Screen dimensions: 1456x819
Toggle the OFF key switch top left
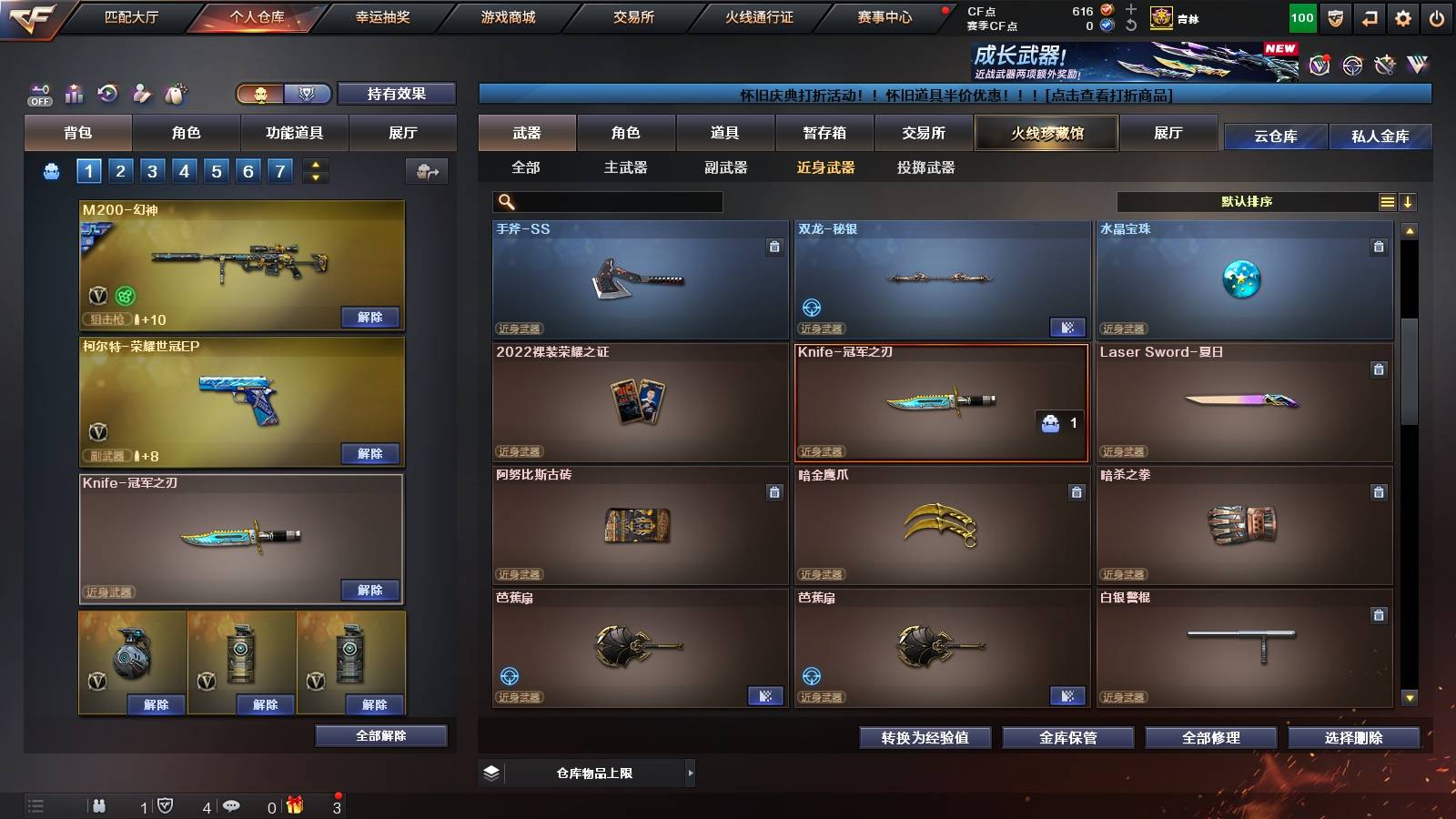(40, 96)
